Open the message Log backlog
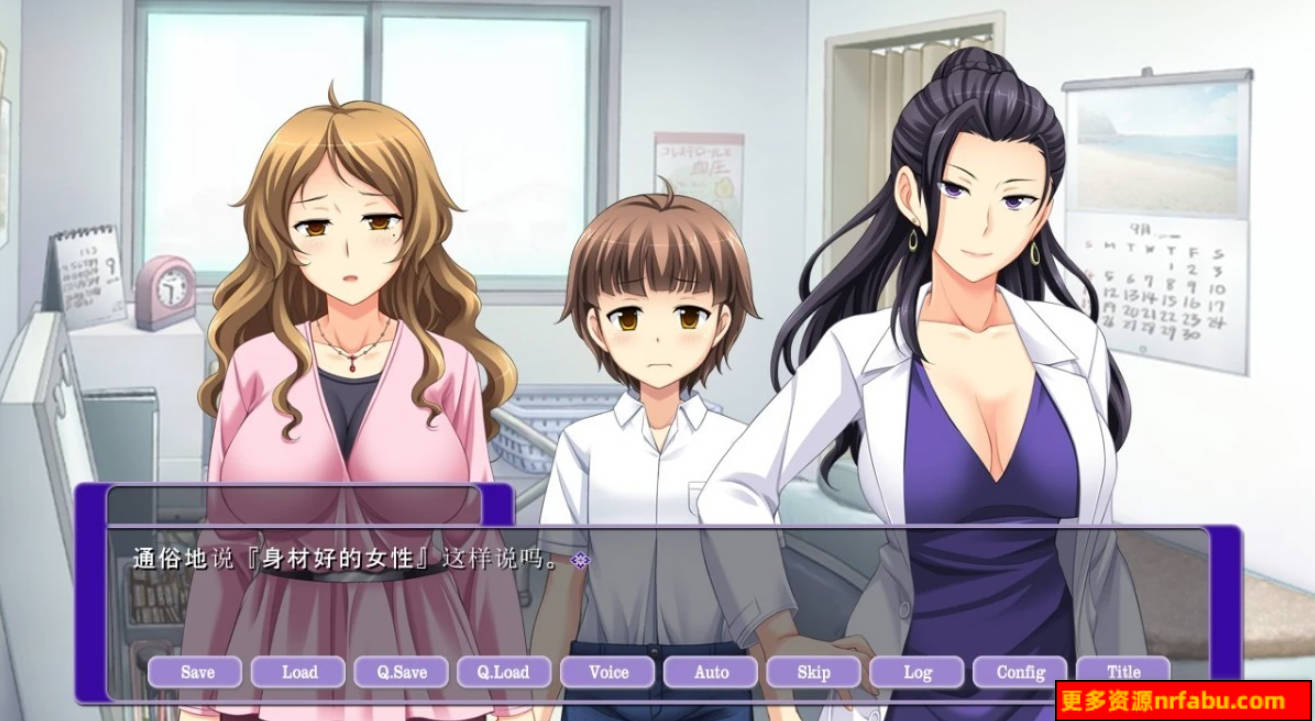The height and width of the screenshot is (721, 1315). pyautogui.click(x=915, y=672)
